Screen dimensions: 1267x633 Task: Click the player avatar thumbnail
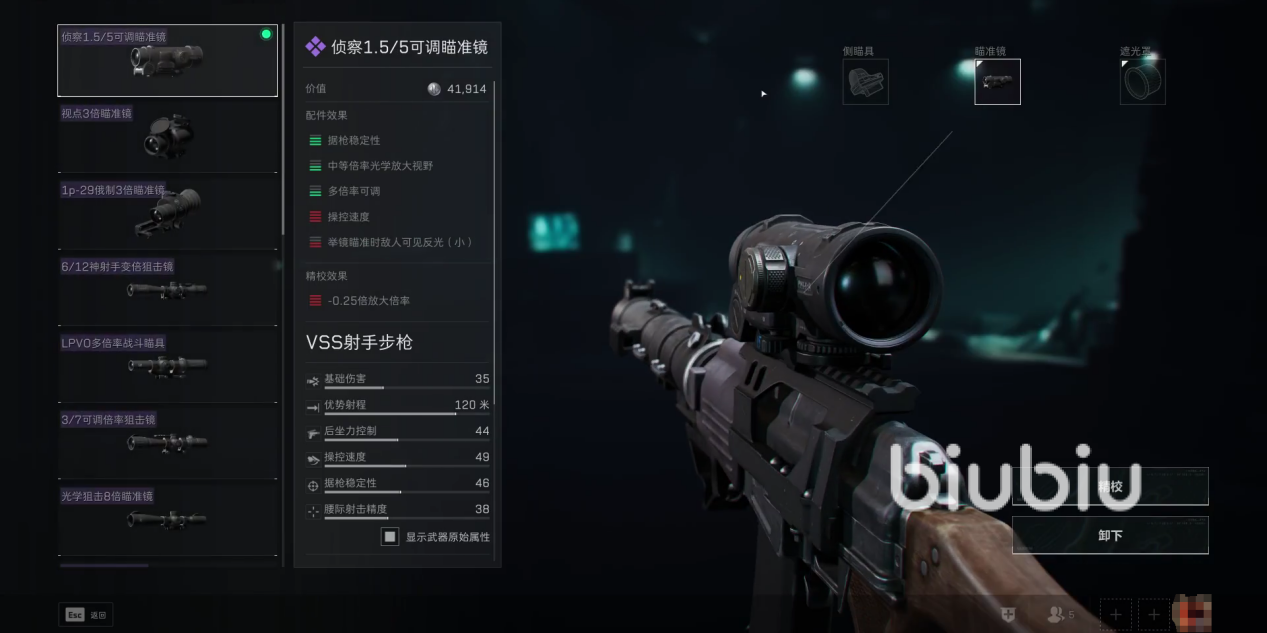click(x=1192, y=613)
